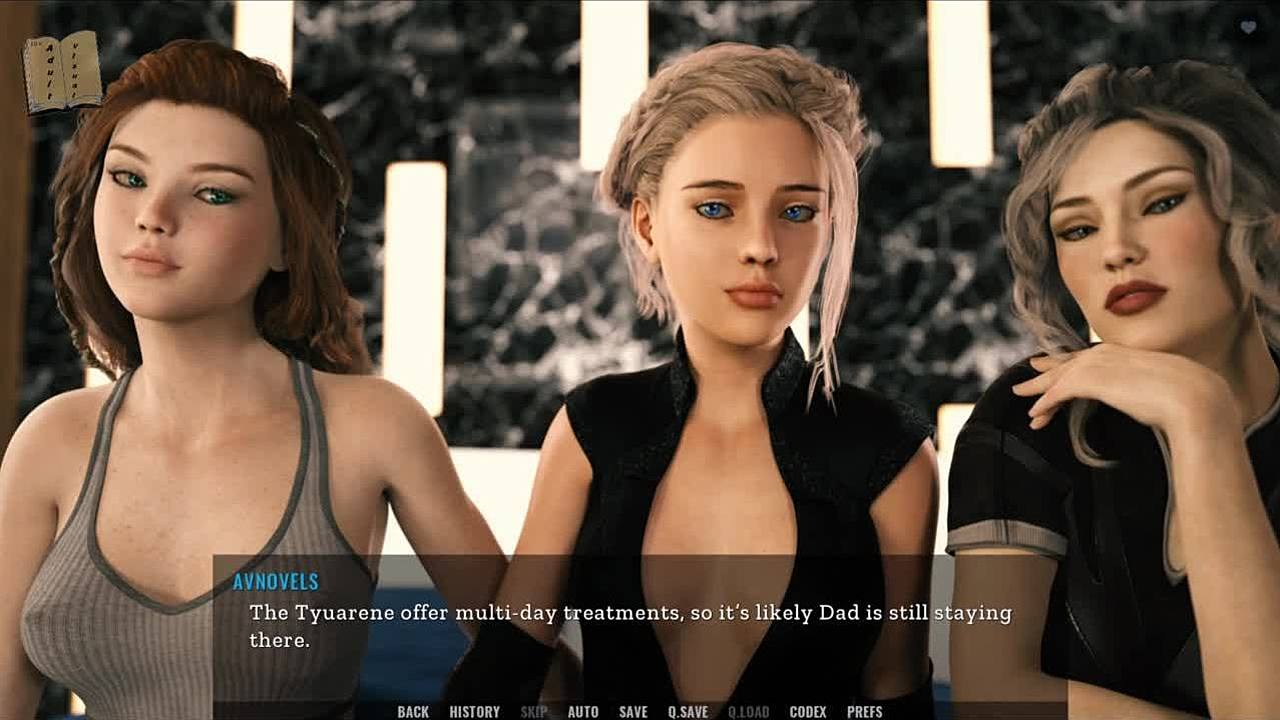Open the SAVE game screen
1280x720 pixels.
[x=633, y=712]
